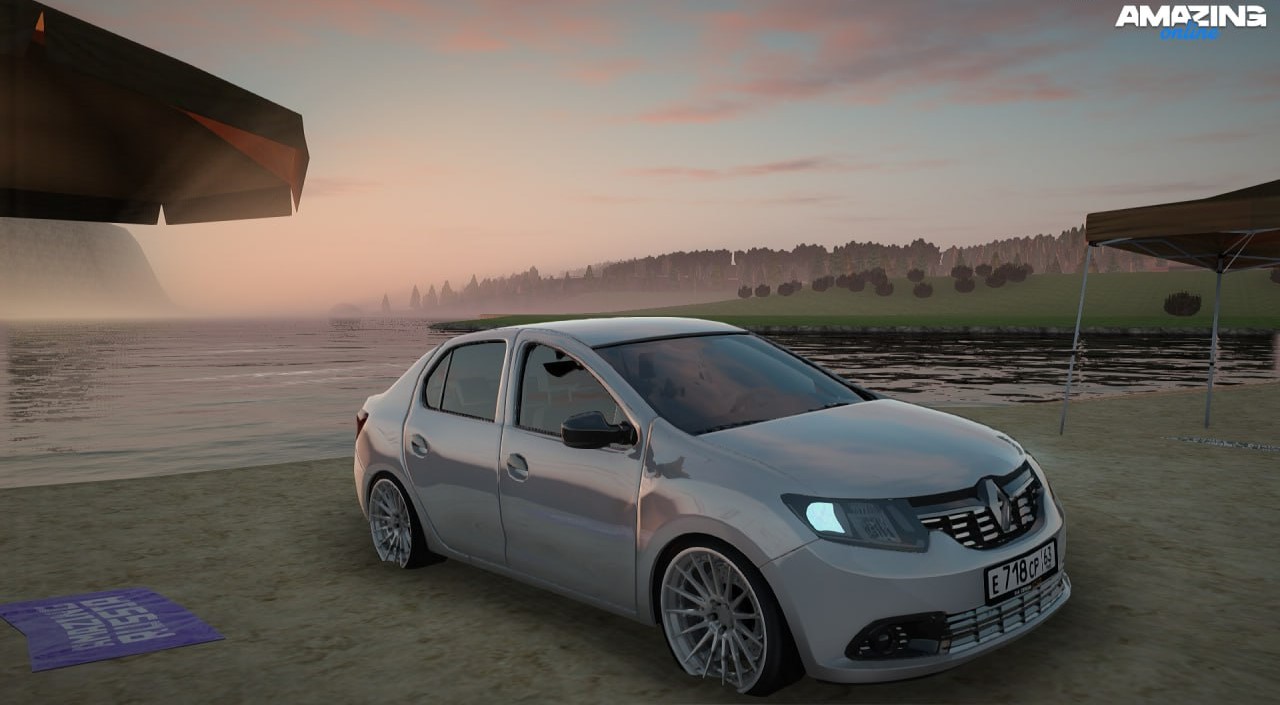Click the Amazing Online logo
This screenshot has height=705, width=1280.
[1190, 21]
